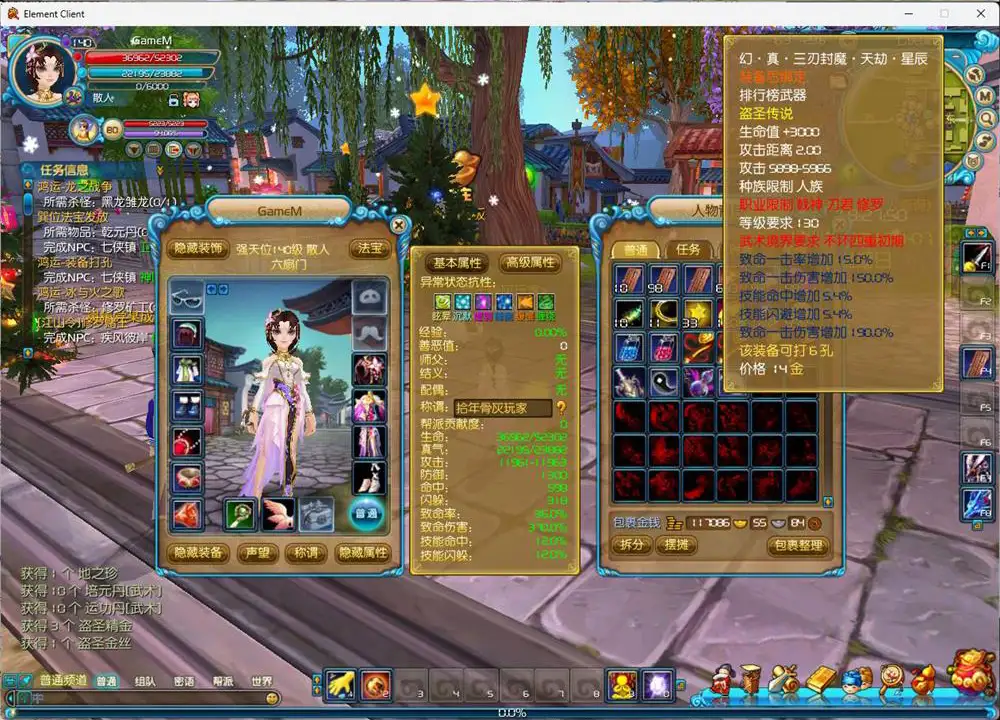1000x720 pixels.
Task: Switch to the 任务 inventory tab
Action: pyautogui.click(x=688, y=250)
